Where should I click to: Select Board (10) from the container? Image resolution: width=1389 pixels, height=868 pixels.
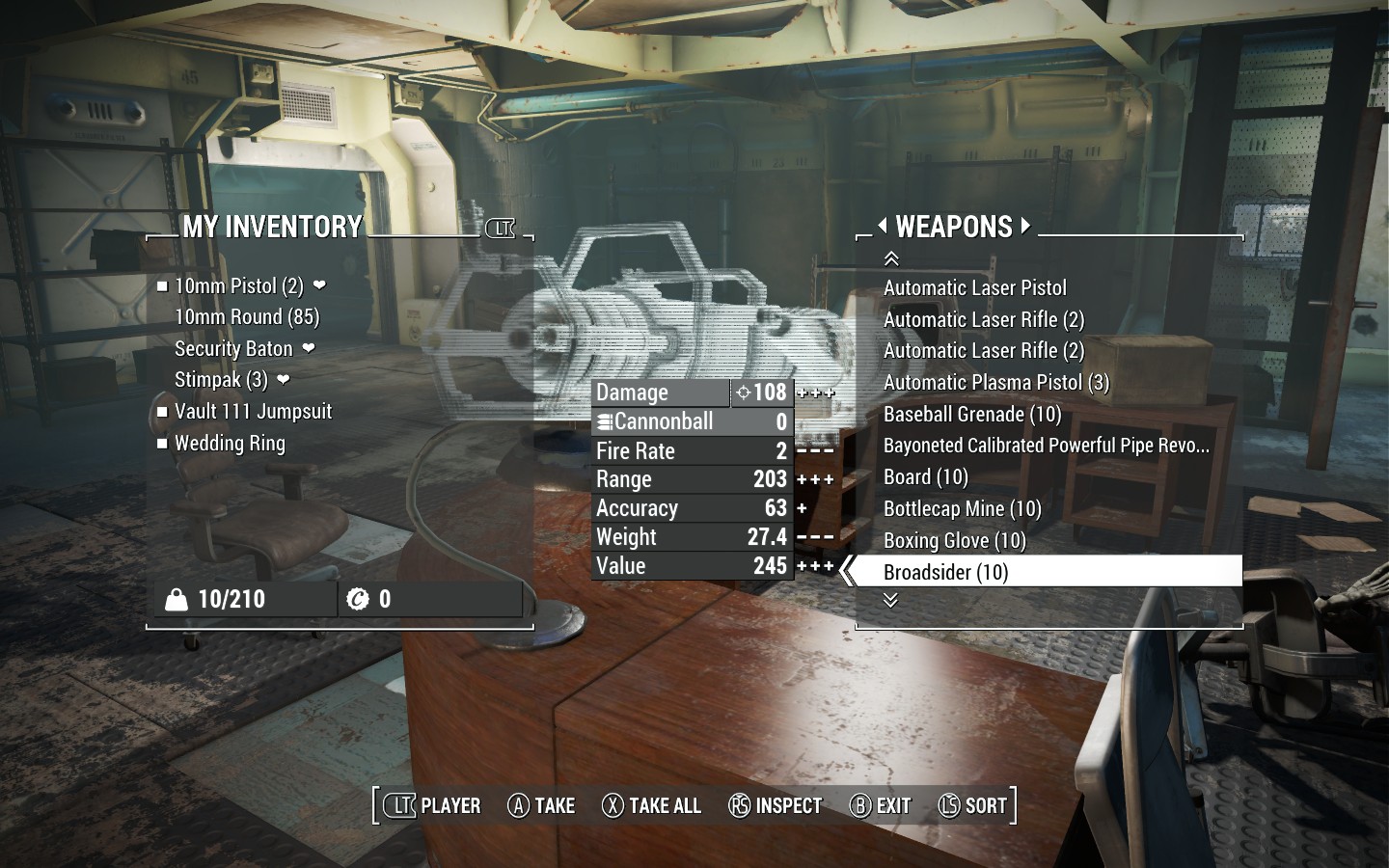pyautogui.click(x=925, y=477)
